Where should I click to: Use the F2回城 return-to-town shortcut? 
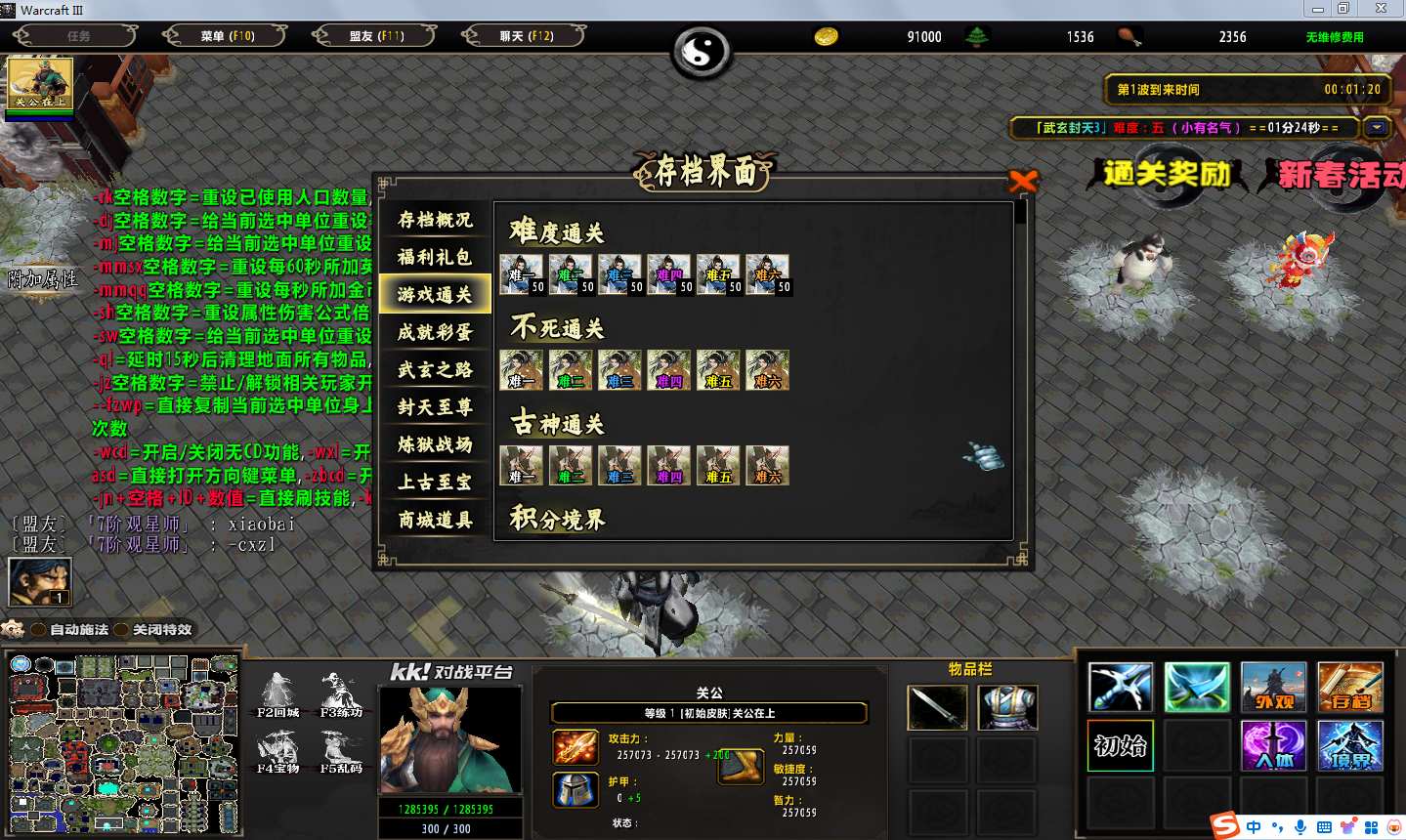point(277,693)
